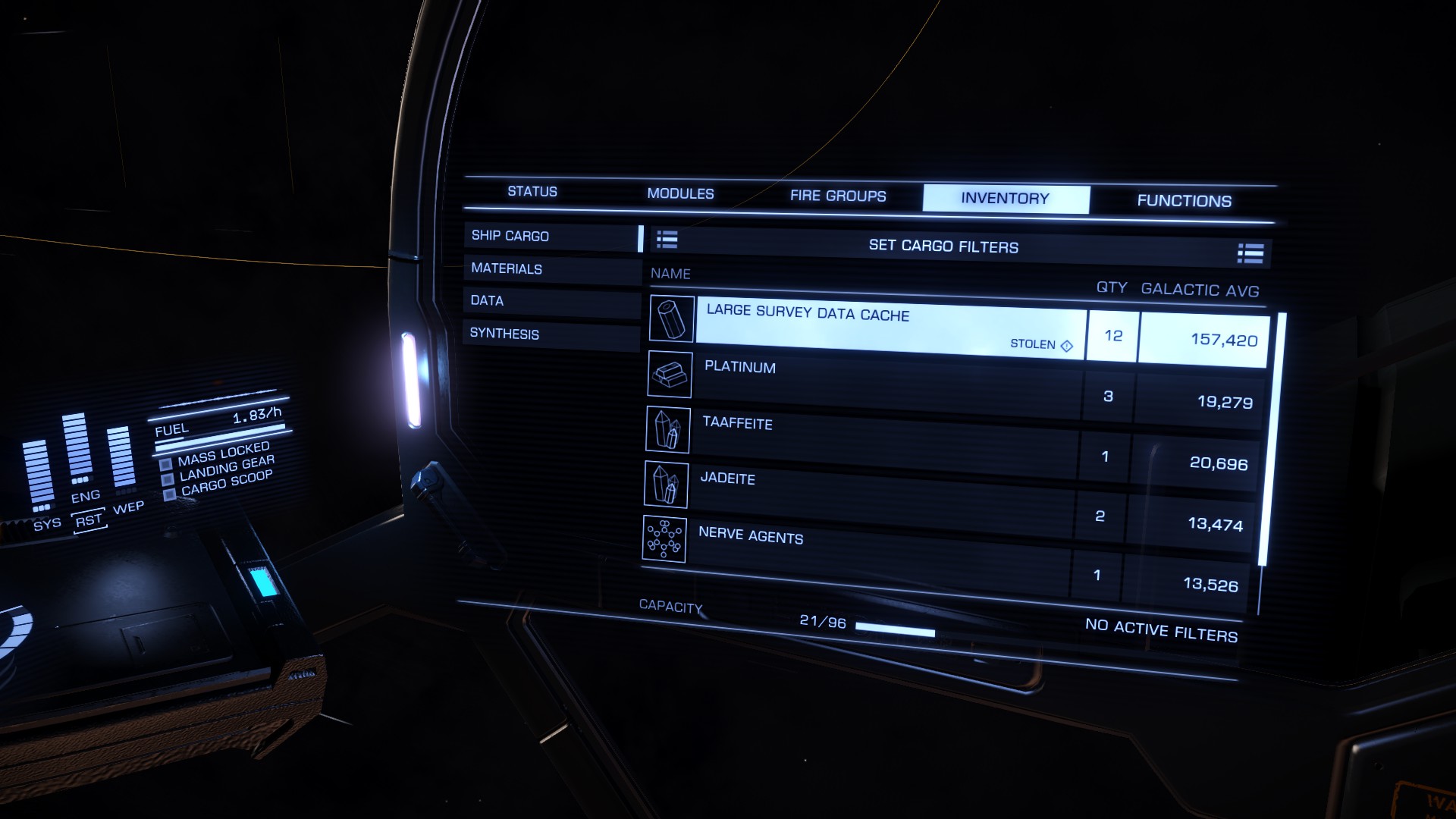Show the Fire Groups tab
1456x819 pixels.
(x=838, y=196)
